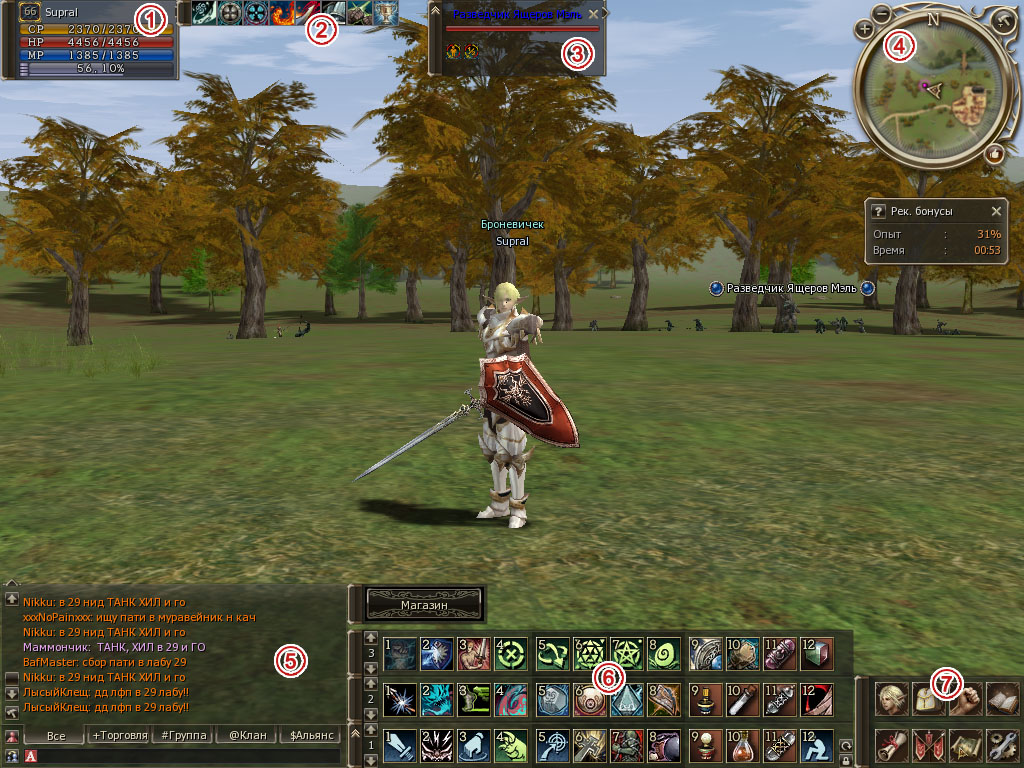Screen dimensions: 1024x768
Task: Switch to the +Торговля chat tab
Action: (x=119, y=735)
